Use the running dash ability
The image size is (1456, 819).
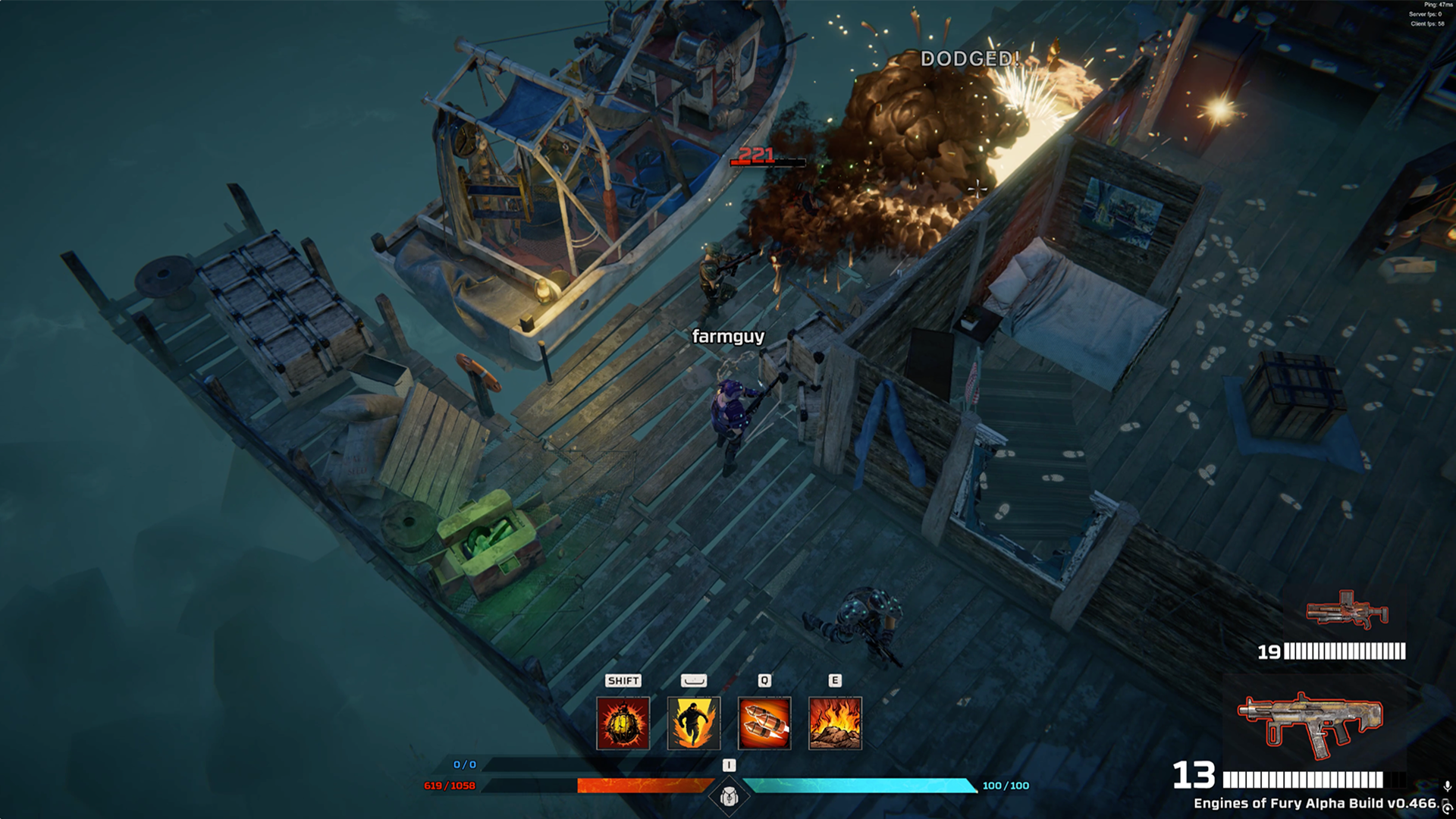coord(693,723)
